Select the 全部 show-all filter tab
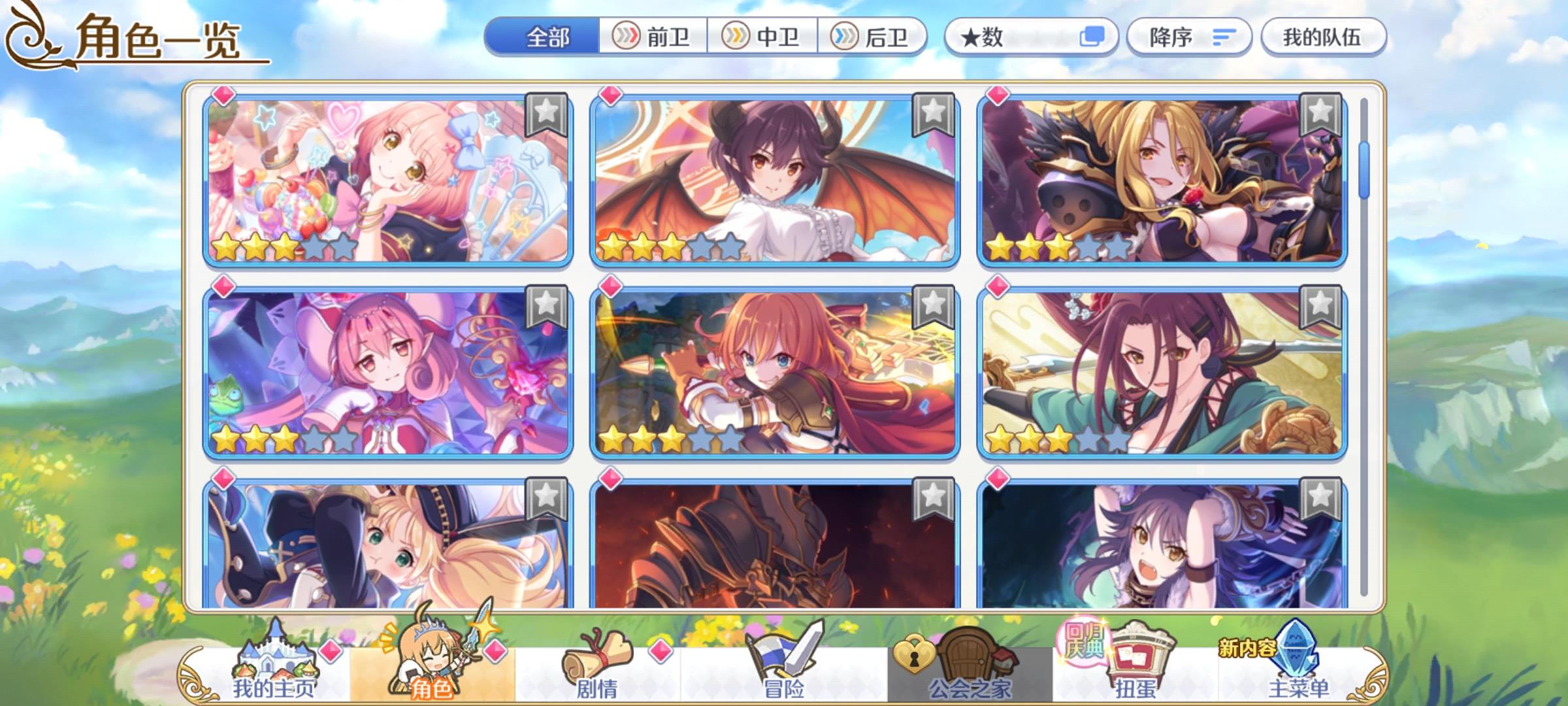The height and width of the screenshot is (706, 1568). click(x=549, y=37)
